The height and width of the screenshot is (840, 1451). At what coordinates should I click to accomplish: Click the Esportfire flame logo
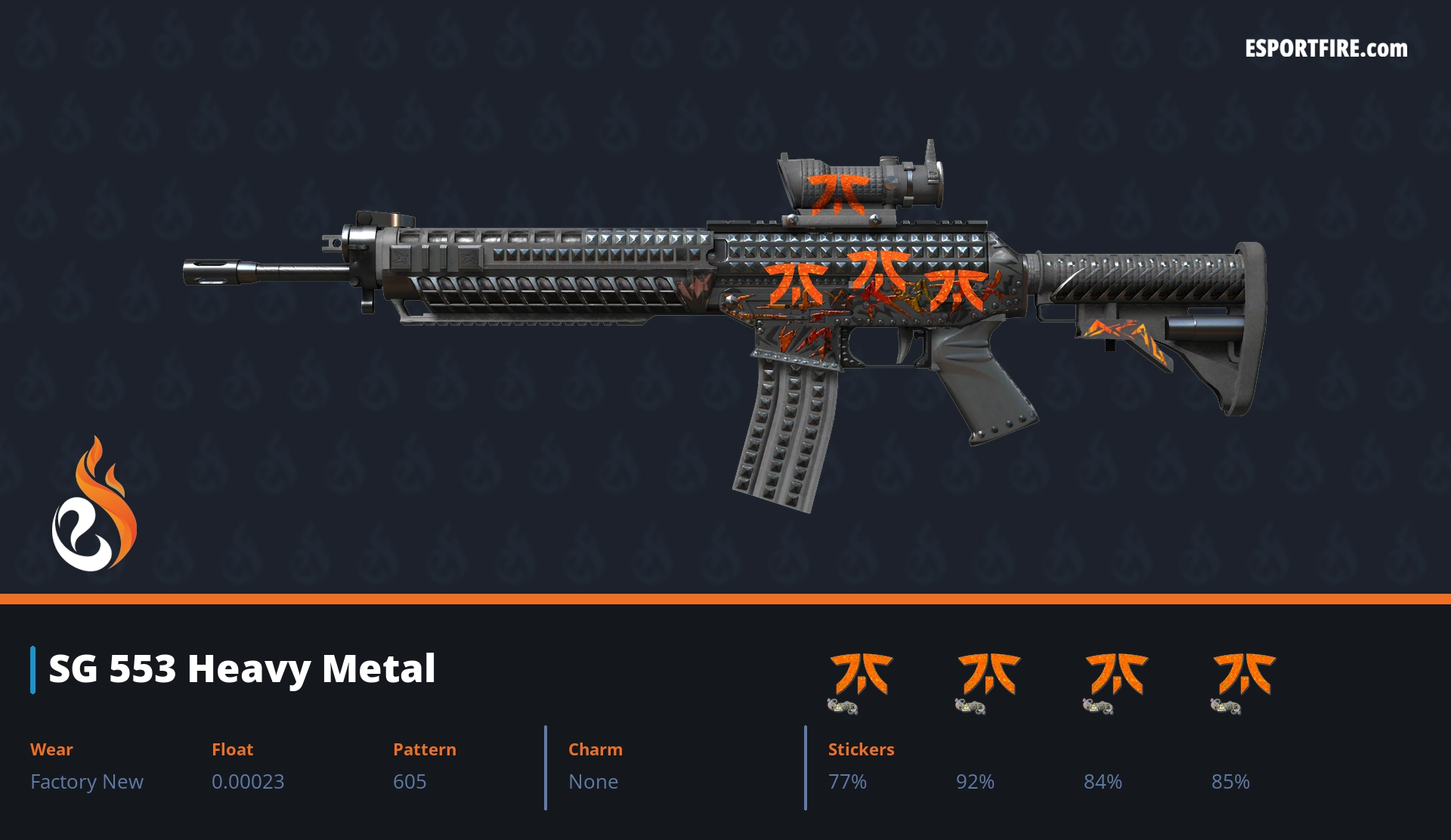pyautogui.click(x=94, y=505)
